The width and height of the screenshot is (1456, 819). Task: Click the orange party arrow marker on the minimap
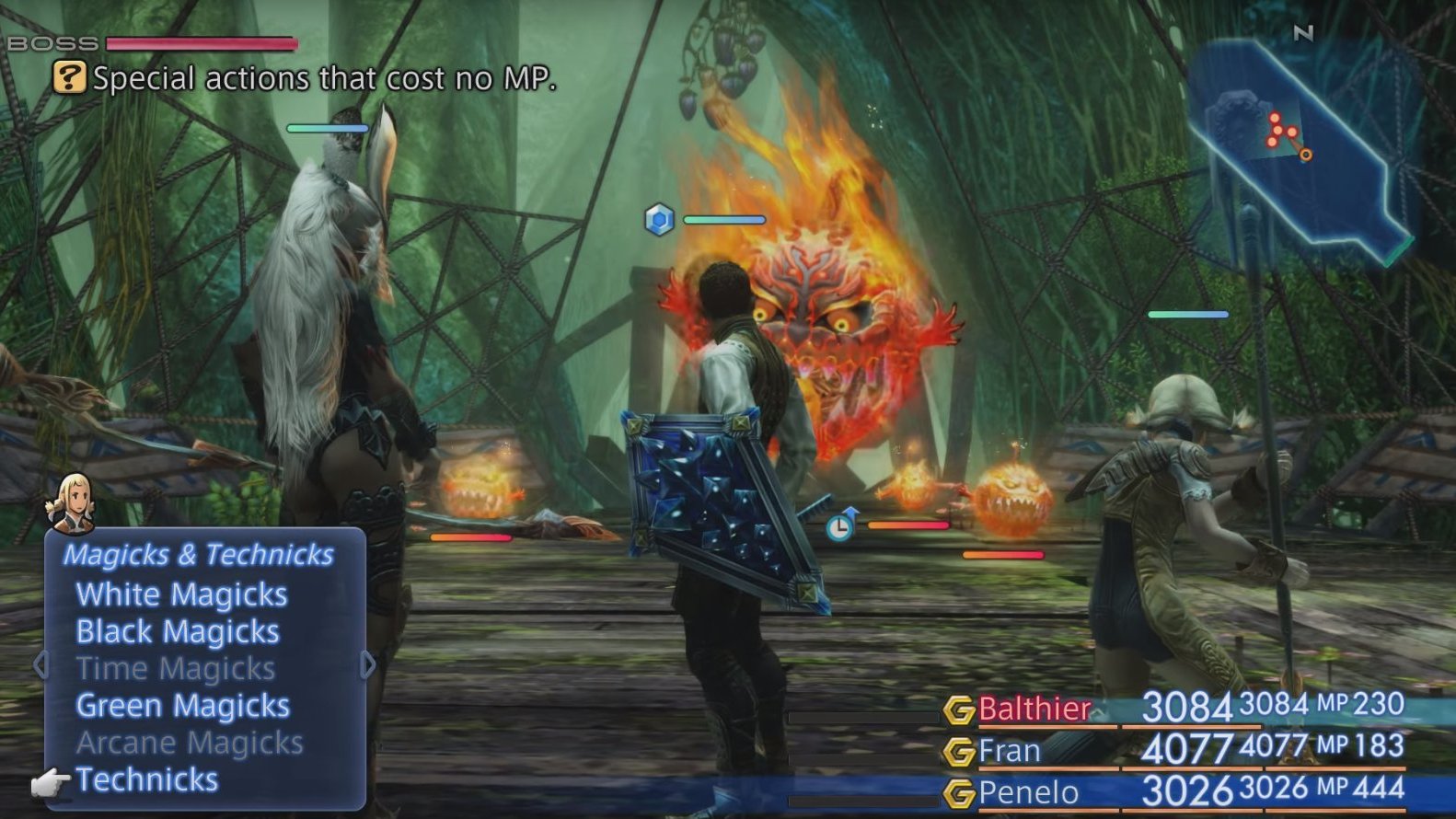pos(1306,155)
